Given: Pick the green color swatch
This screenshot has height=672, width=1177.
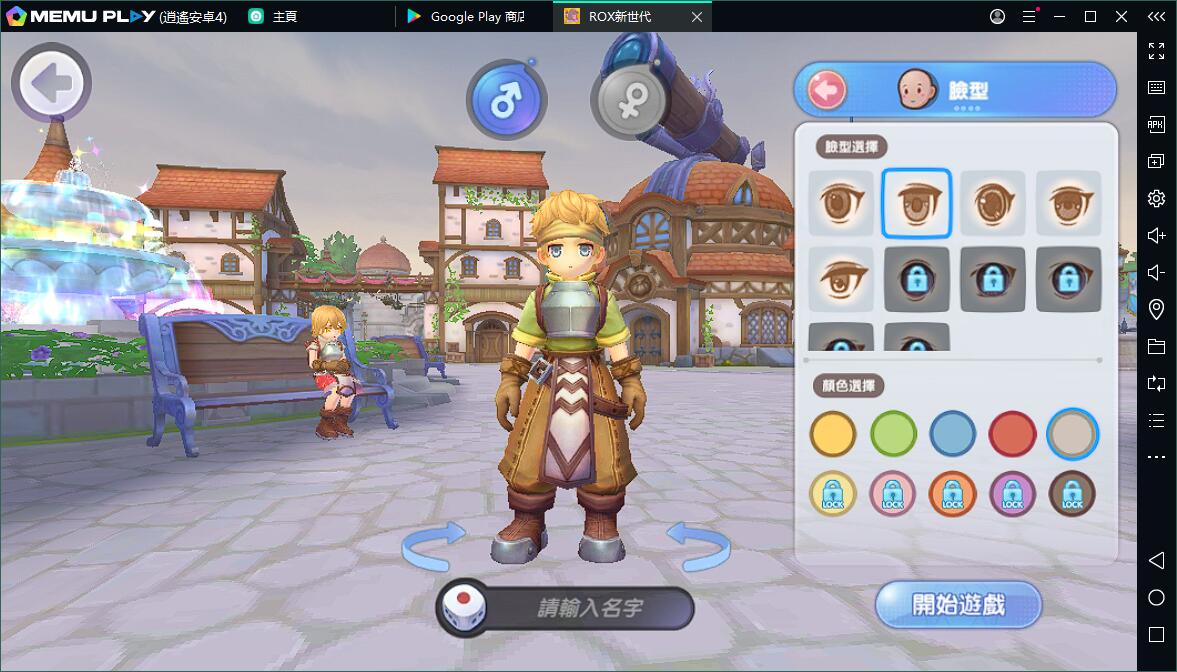Looking at the screenshot, I should point(893,435).
